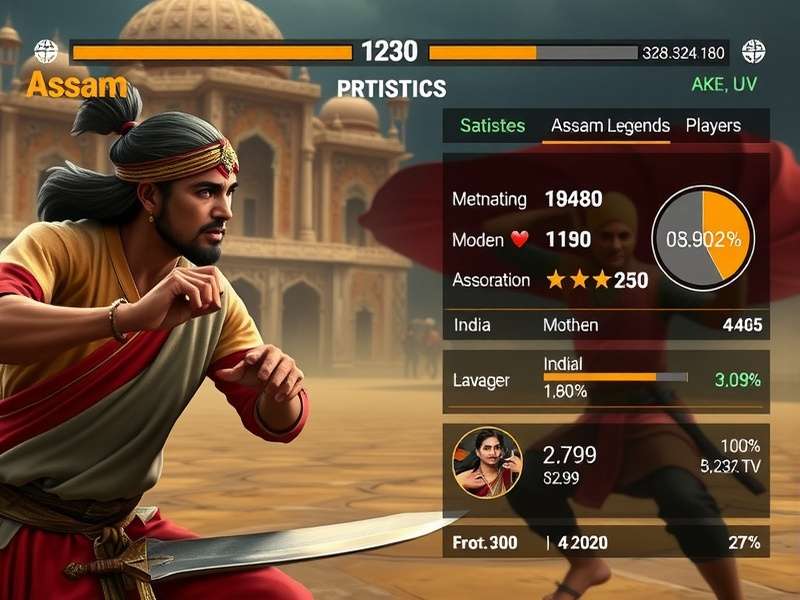Select the Frot.300 bottom row
Screen dimensions: 800x600
click(606, 543)
